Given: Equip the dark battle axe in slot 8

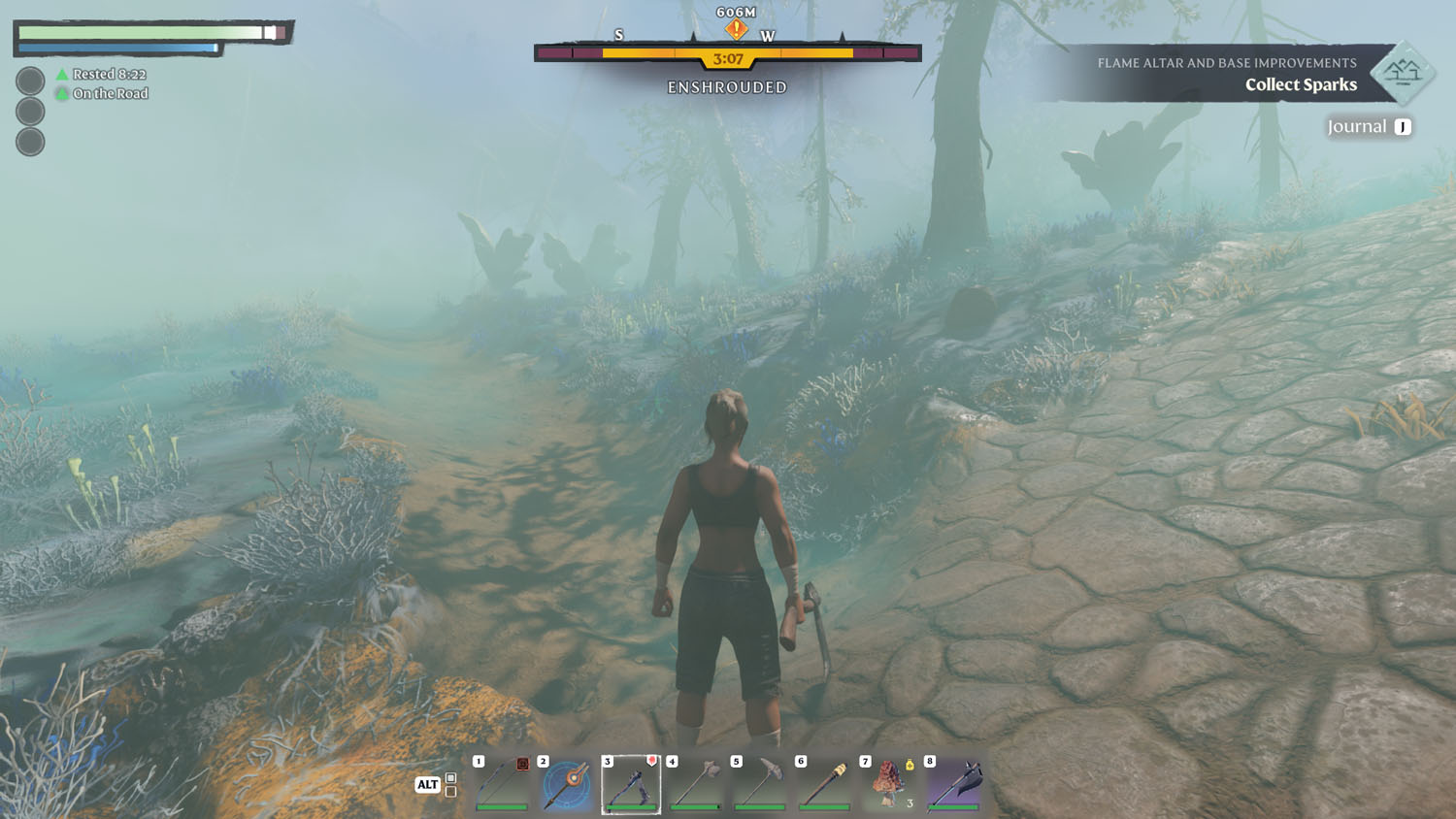Looking at the screenshot, I should coord(954,784).
